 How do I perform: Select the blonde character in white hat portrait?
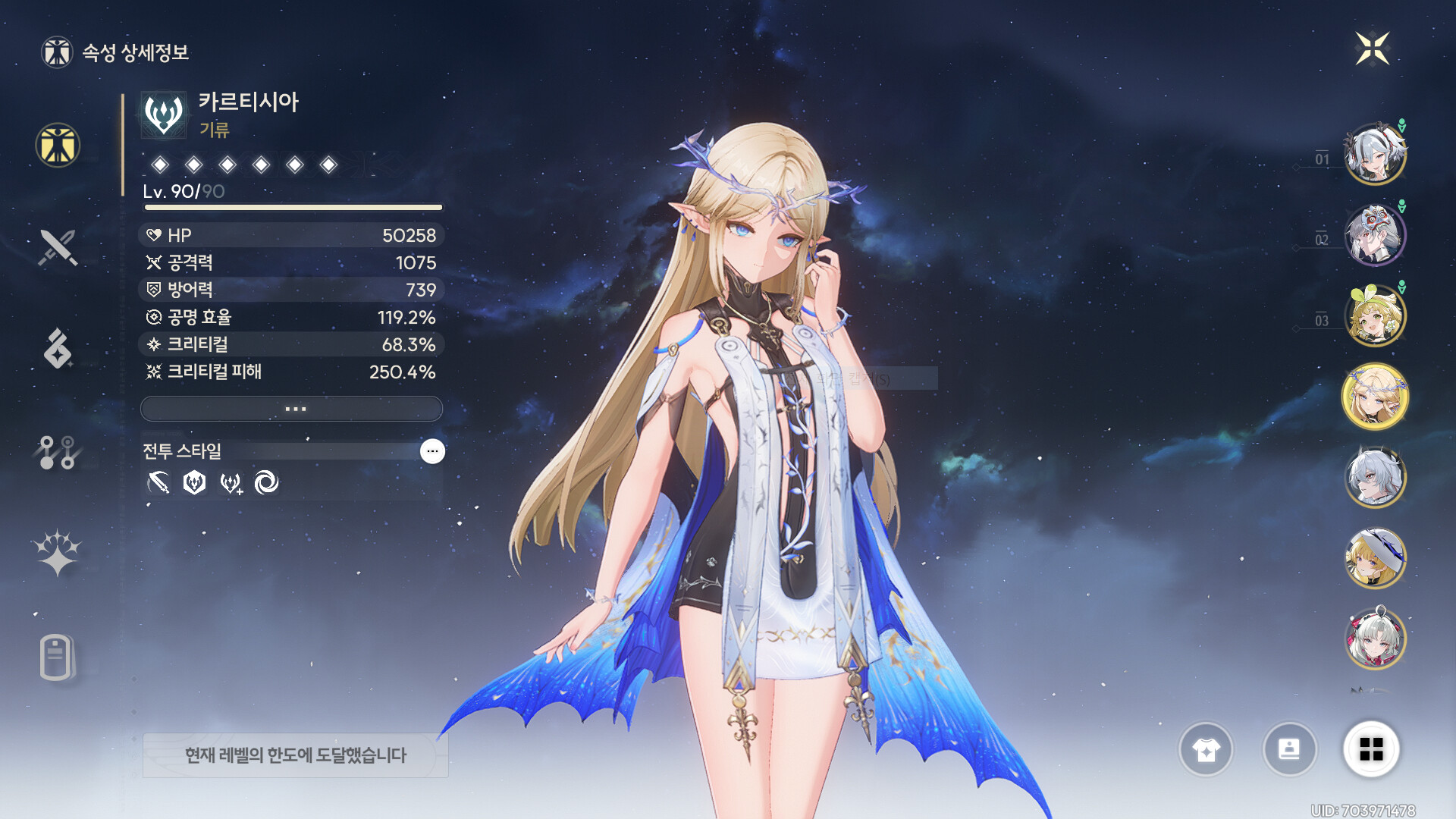[x=1374, y=559]
